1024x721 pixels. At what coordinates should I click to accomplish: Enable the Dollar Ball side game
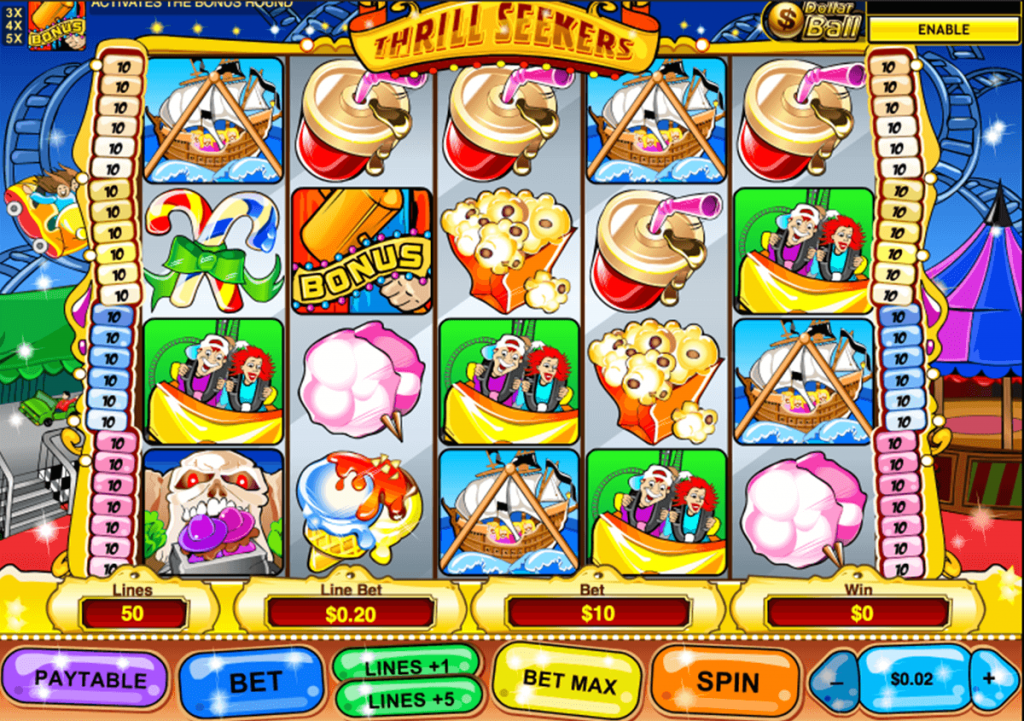point(943,29)
